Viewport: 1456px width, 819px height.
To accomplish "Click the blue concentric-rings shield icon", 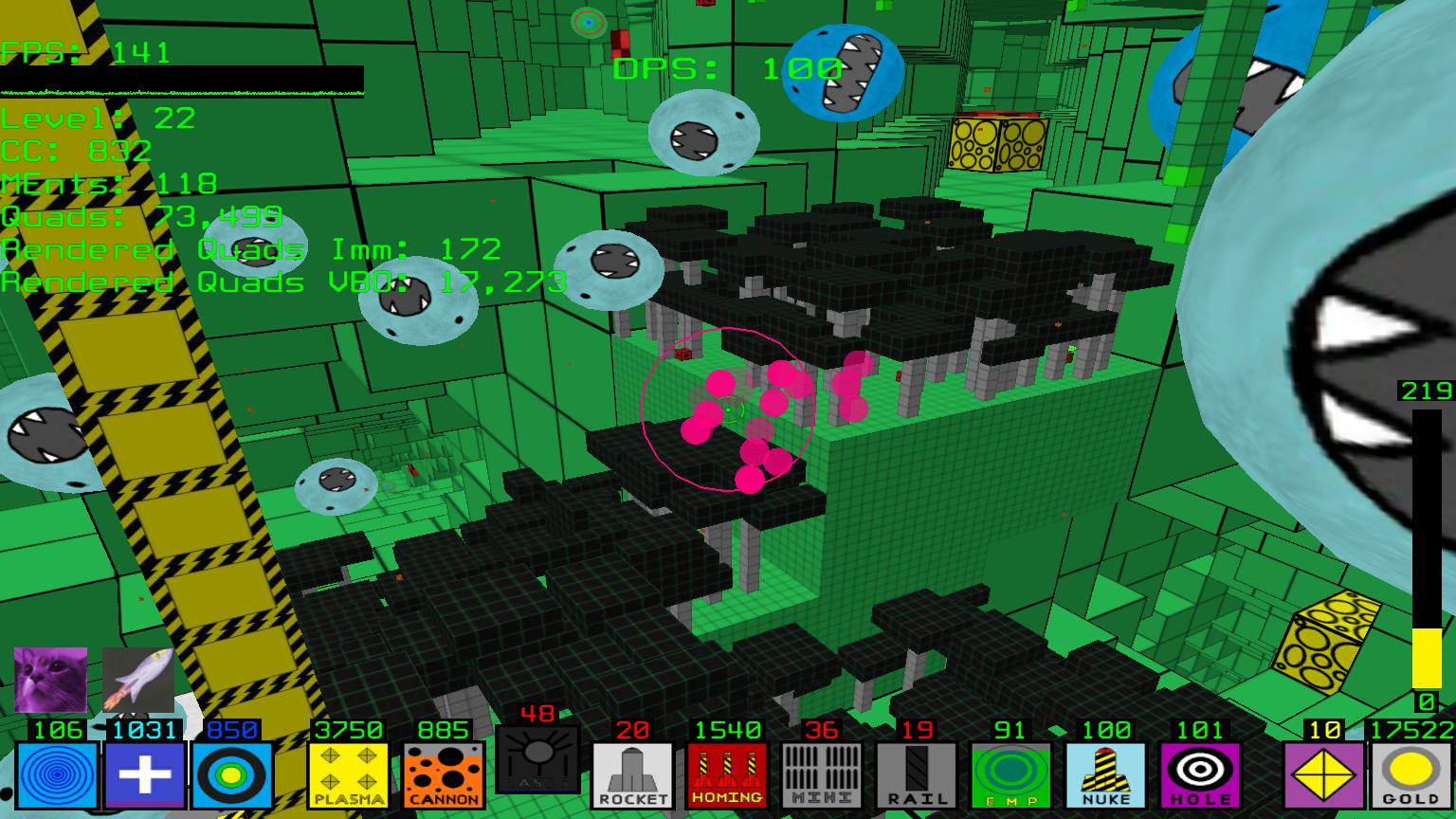I will [x=56, y=774].
